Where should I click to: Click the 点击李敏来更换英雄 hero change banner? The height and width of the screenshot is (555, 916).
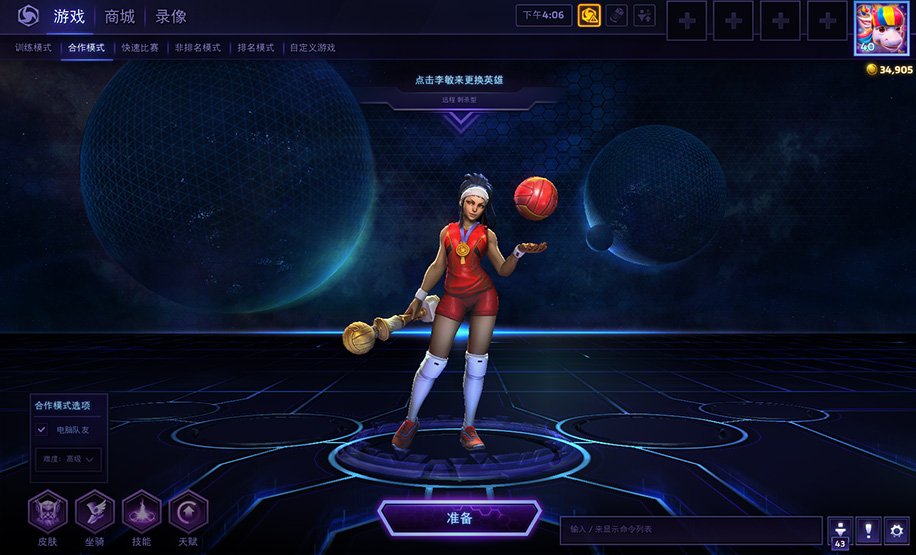(x=459, y=80)
